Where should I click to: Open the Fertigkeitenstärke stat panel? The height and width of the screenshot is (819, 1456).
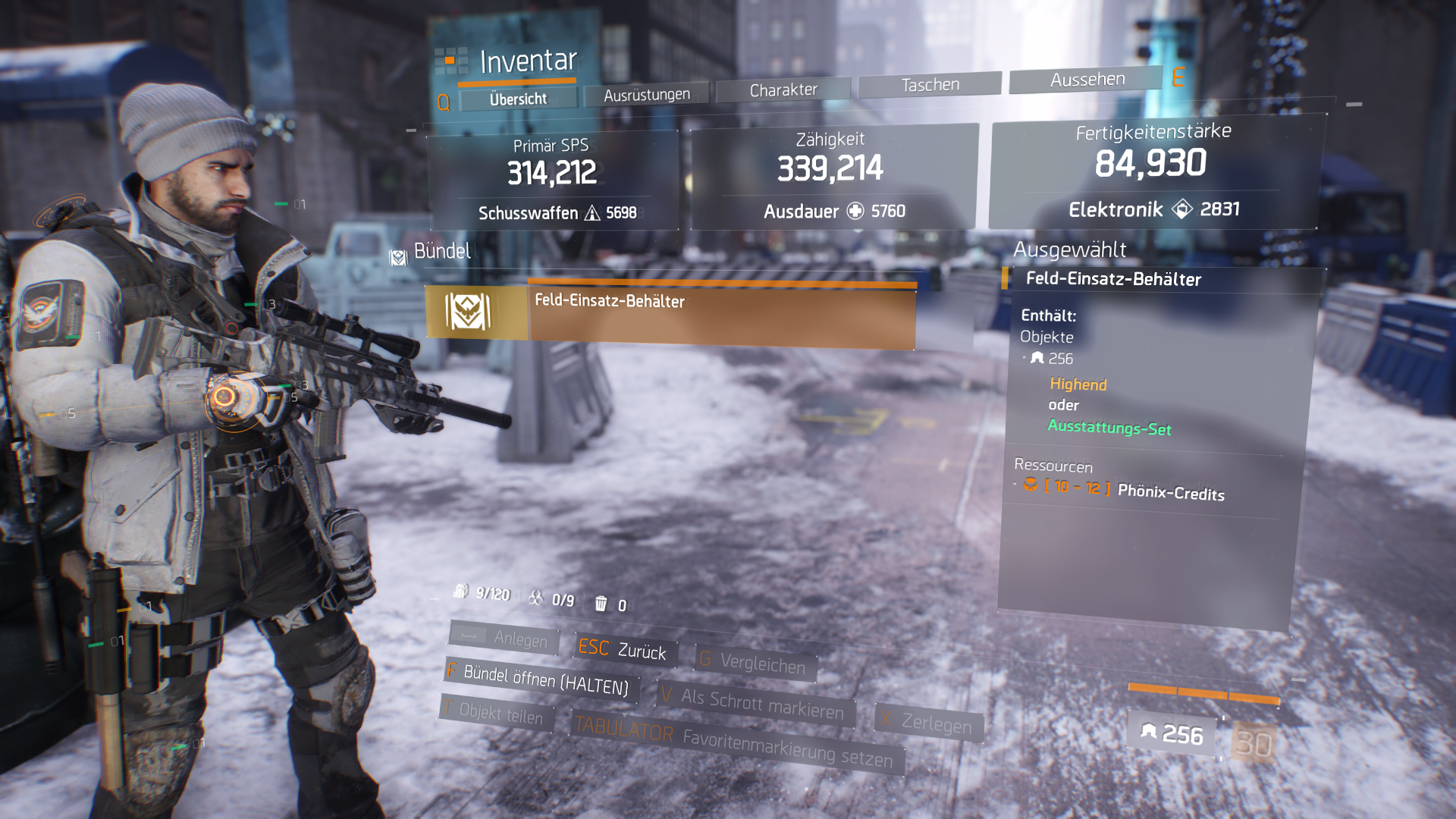click(x=1153, y=171)
